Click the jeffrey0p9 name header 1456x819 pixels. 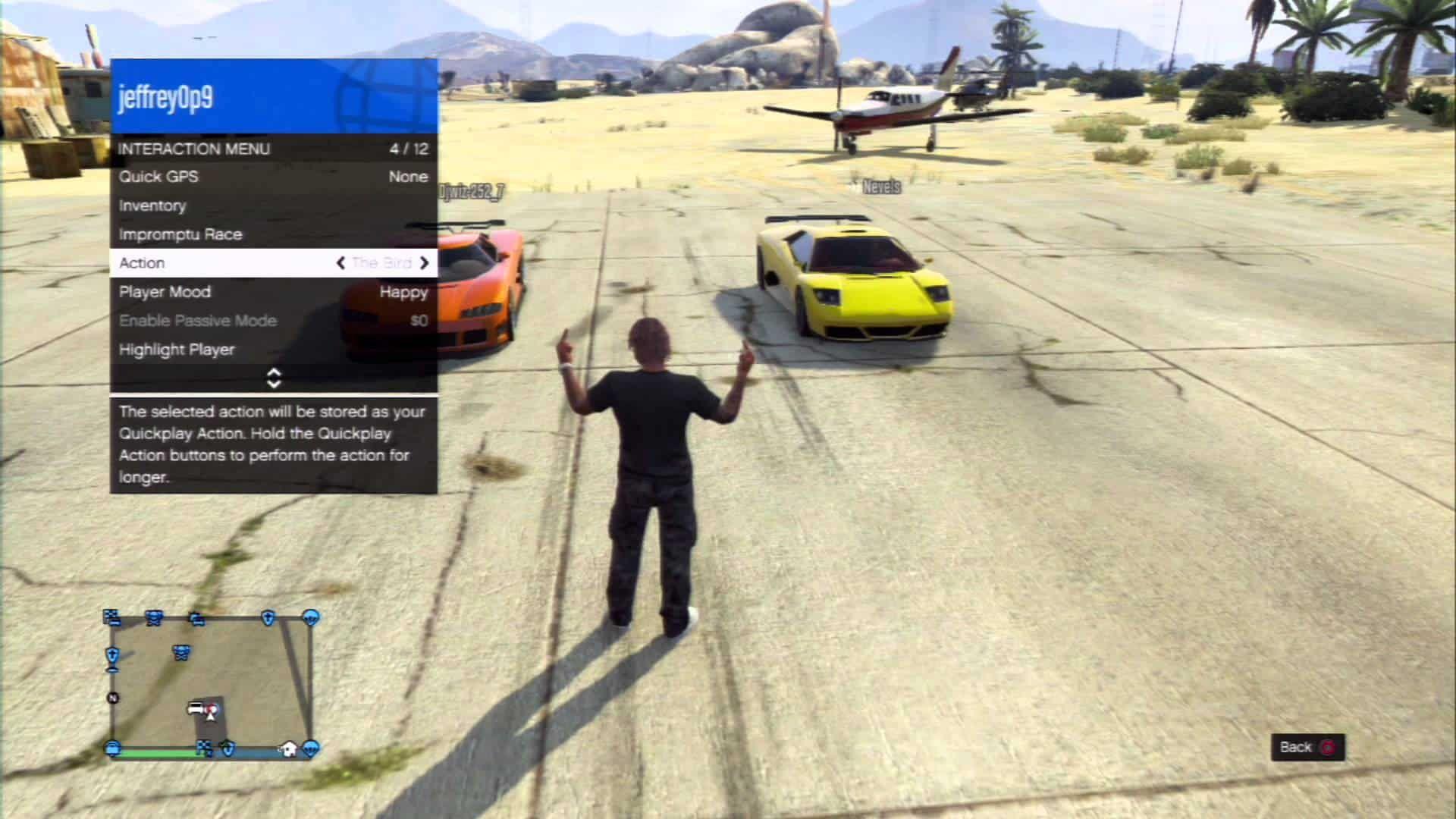(167, 97)
